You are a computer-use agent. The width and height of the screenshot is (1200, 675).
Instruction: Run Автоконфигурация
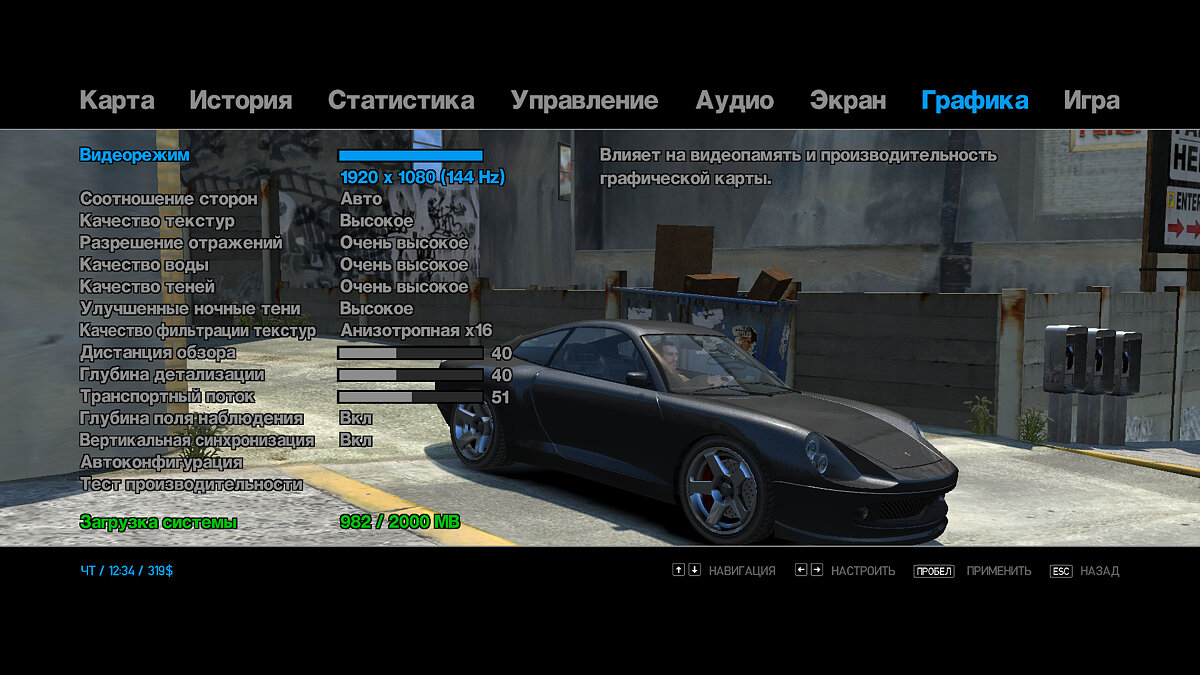click(161, 462)
